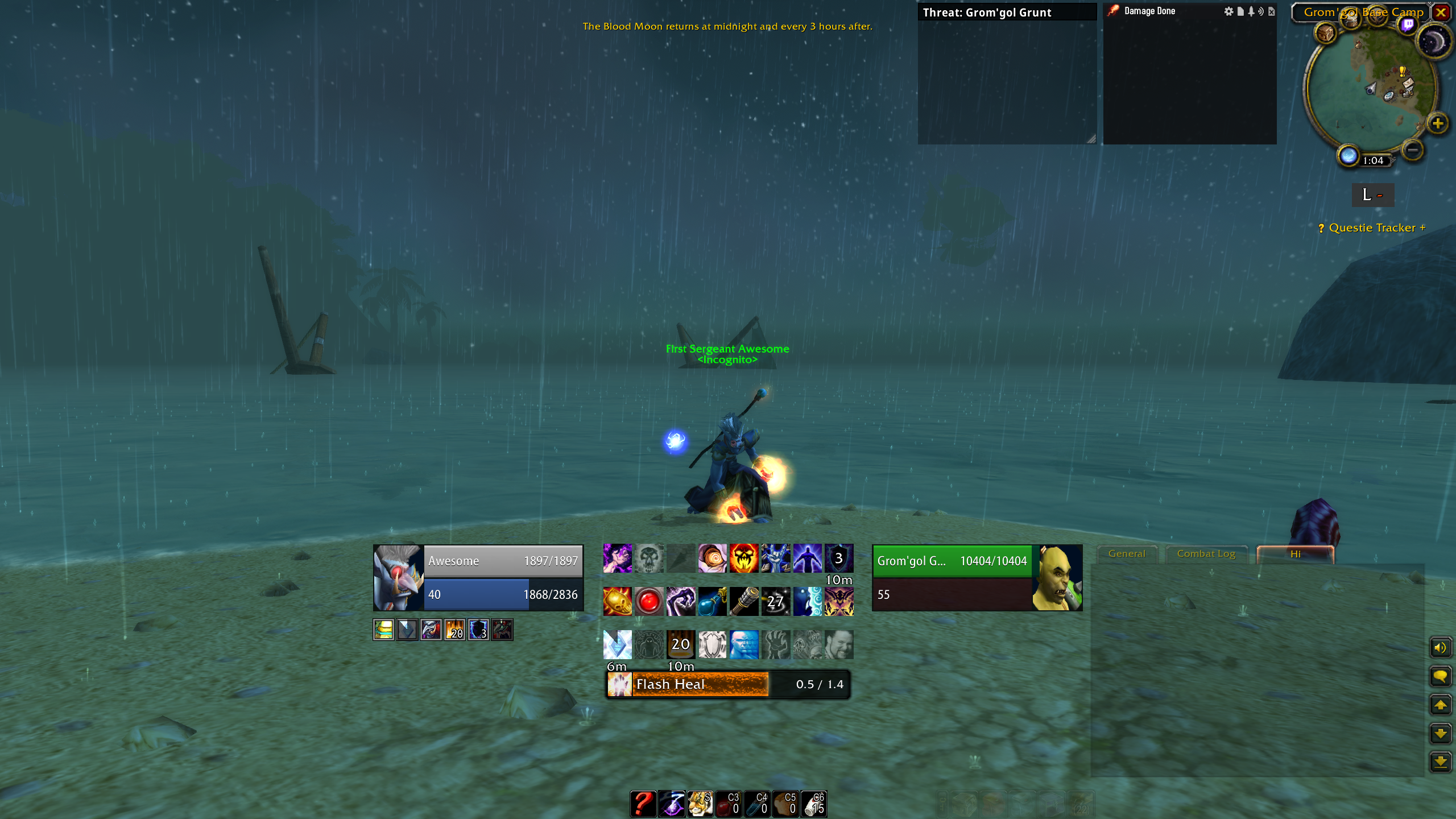Viewport: 1456px width, 819px height.
Task: Activate the flaming skull ability icon
Action: 744,558
